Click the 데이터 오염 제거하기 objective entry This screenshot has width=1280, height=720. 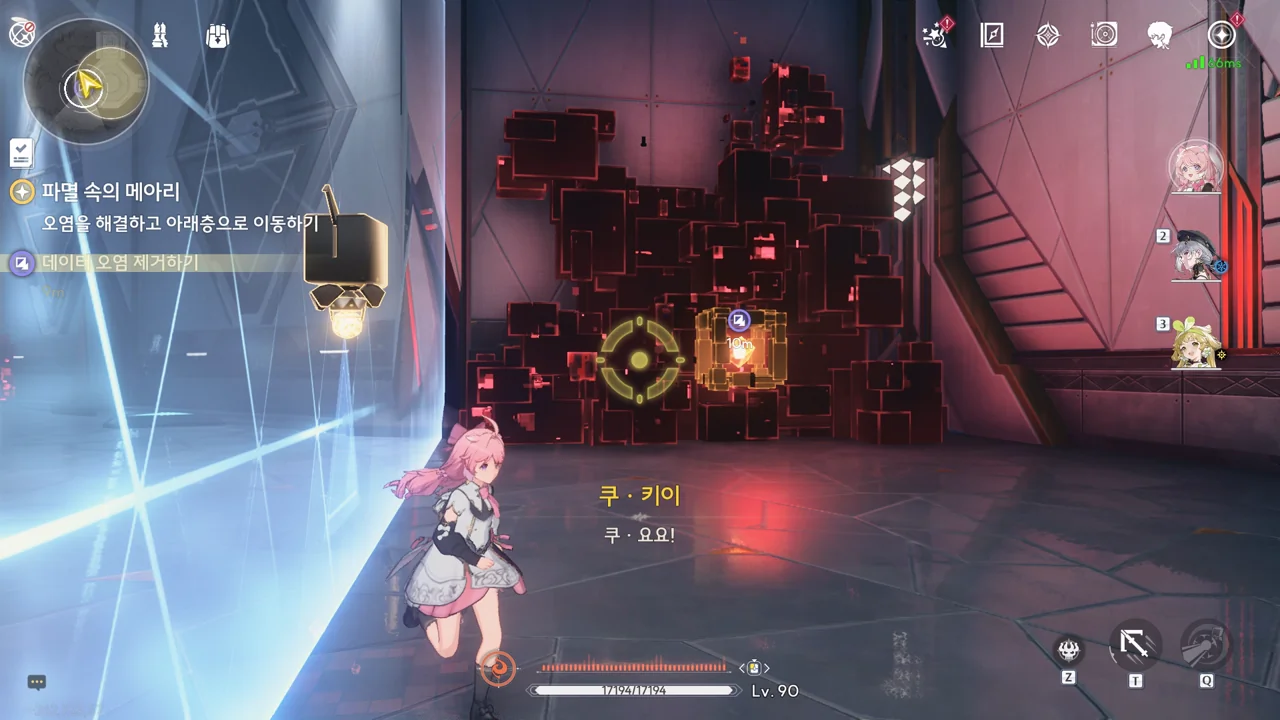120,263
